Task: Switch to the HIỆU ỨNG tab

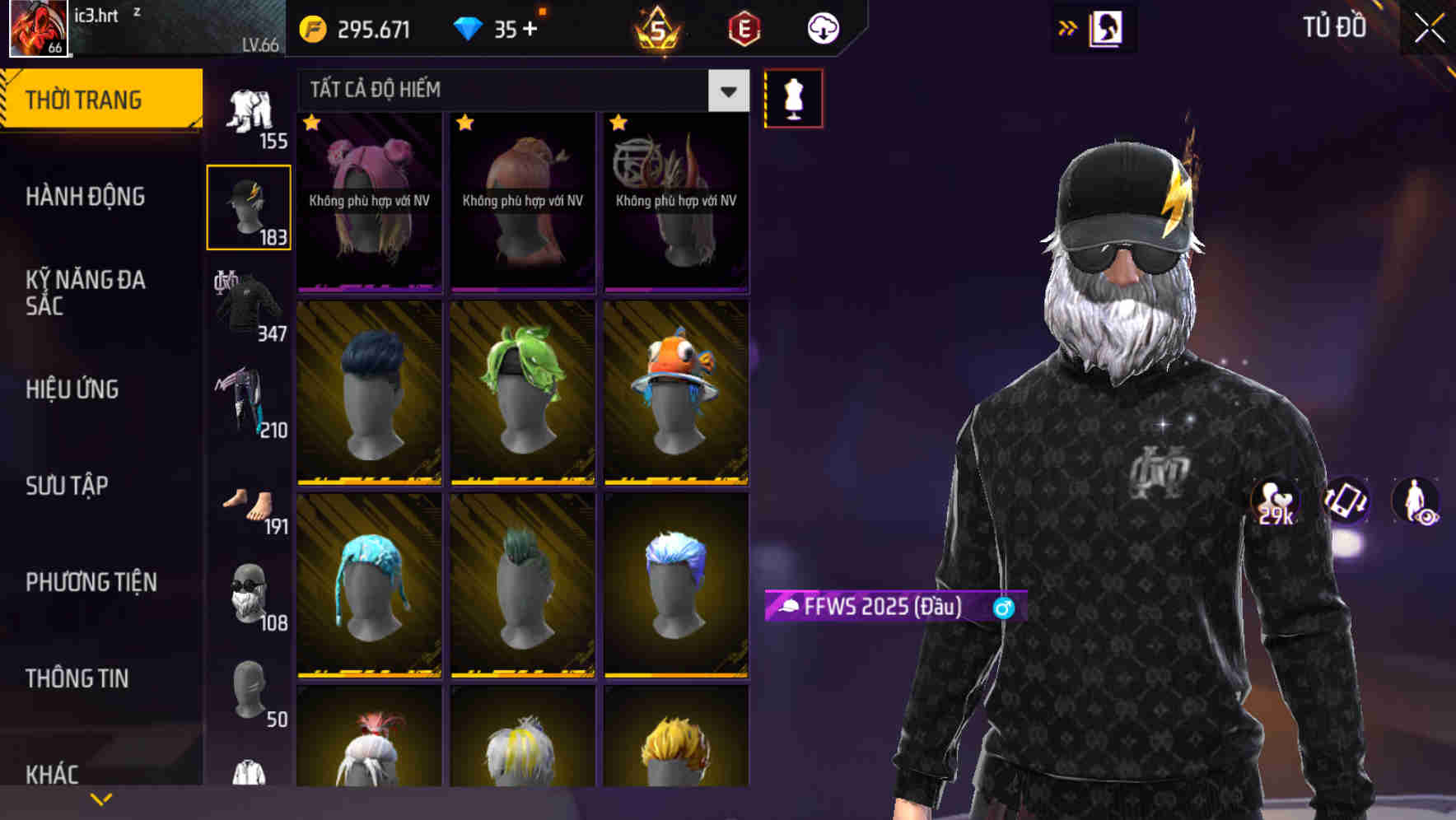Action: 74,389
